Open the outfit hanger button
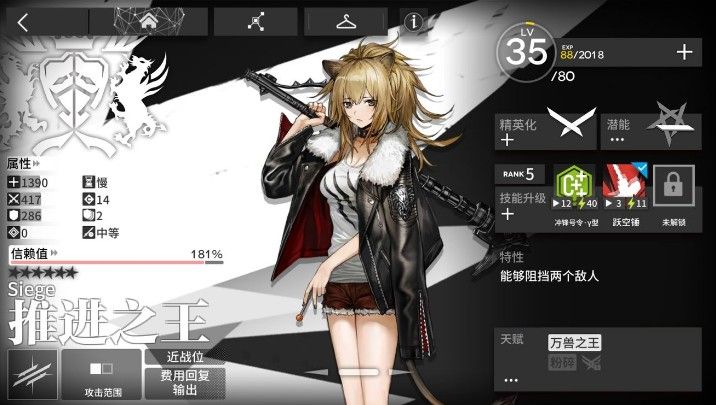 pos(345,22)
